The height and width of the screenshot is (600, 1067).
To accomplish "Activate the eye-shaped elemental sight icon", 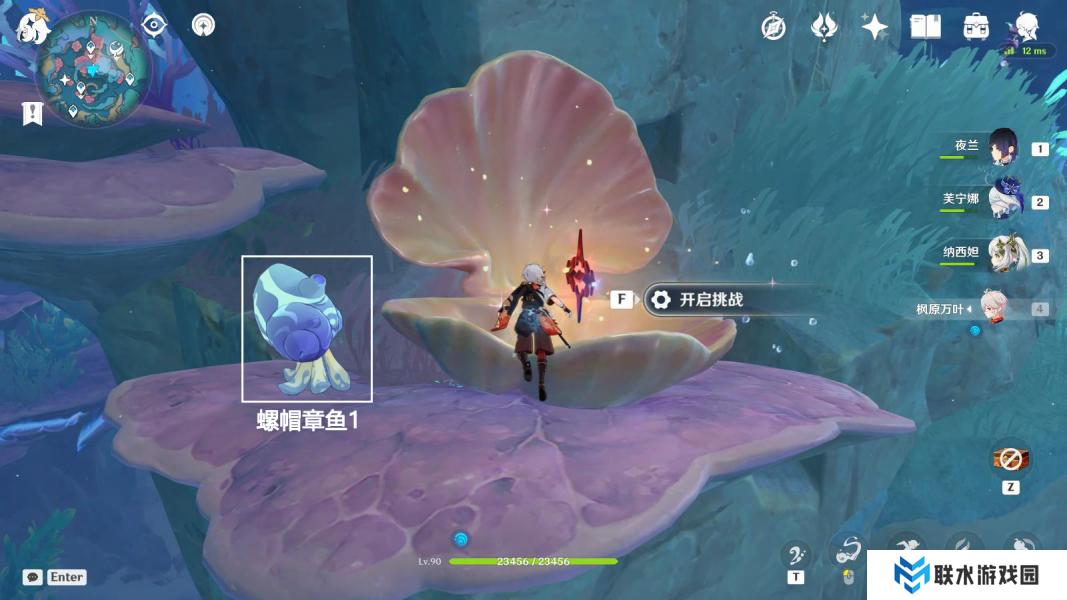I will point(154,25).
